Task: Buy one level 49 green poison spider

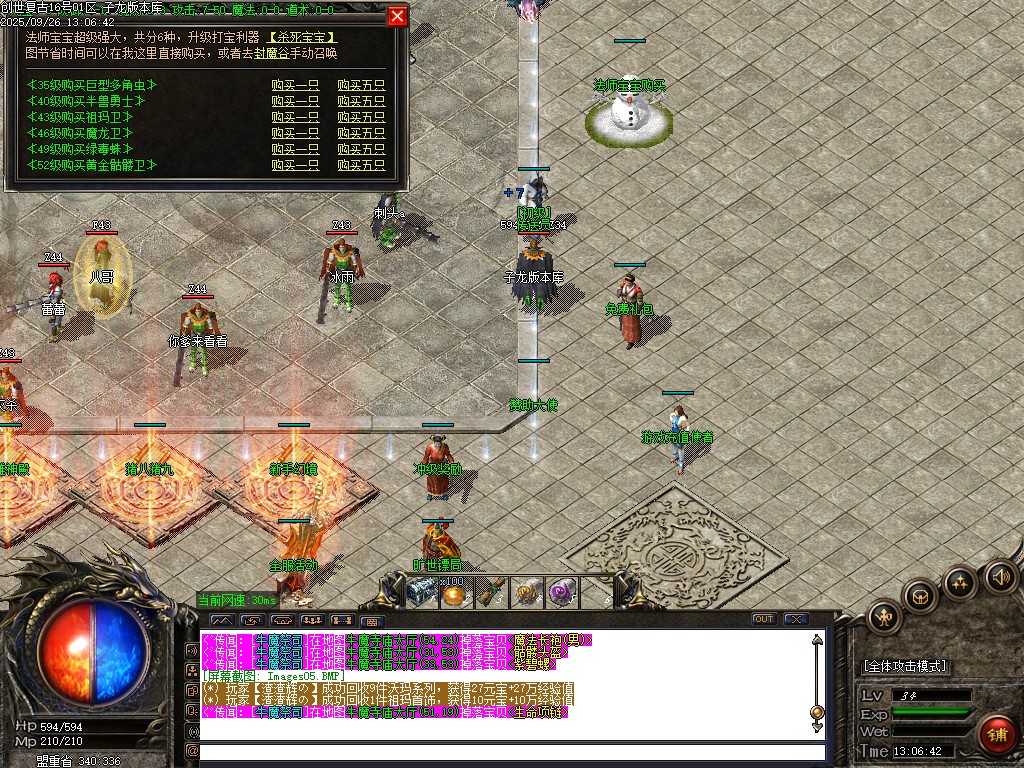Action: [295, 149]
